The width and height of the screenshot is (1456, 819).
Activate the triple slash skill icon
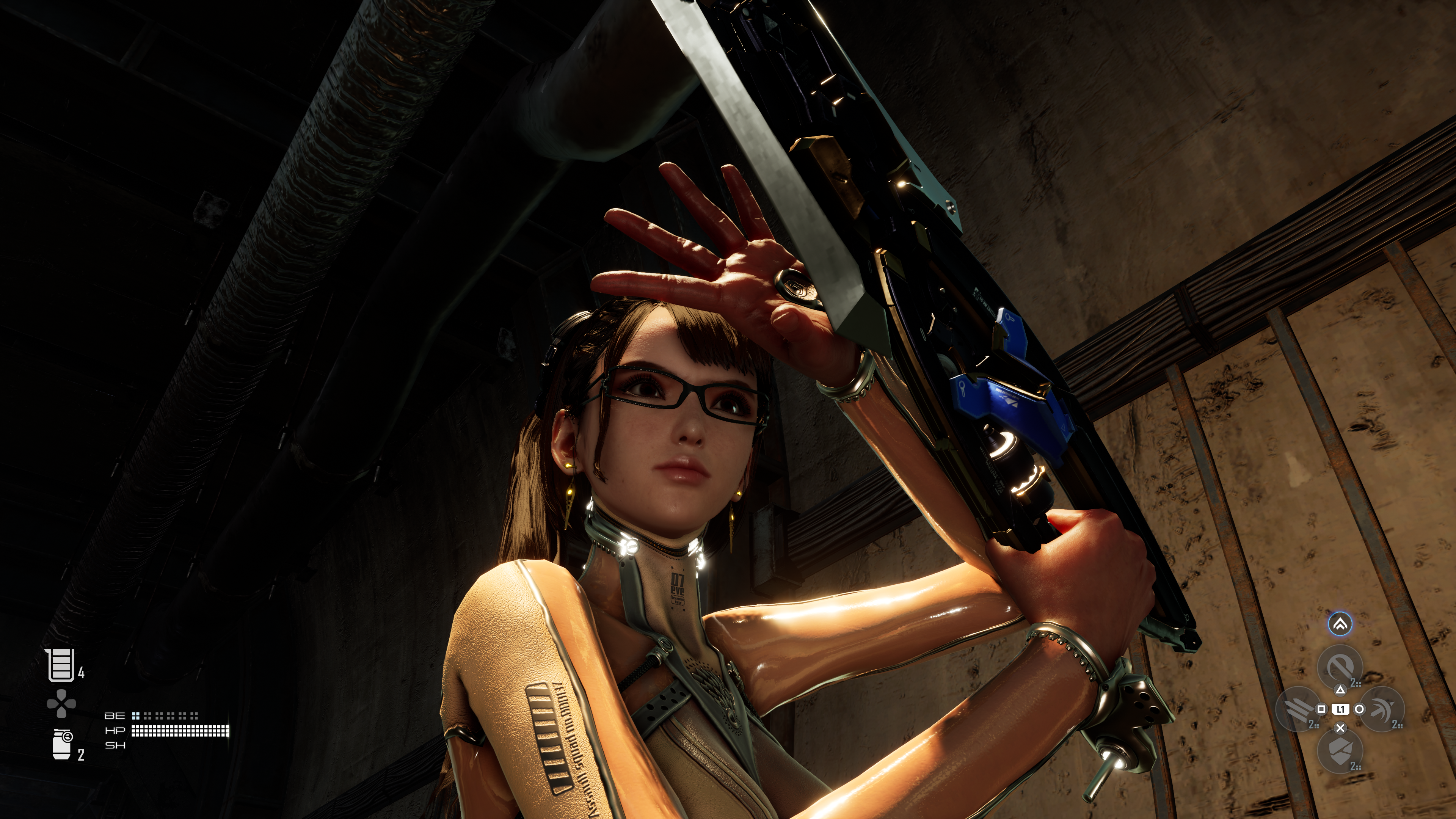1298,709
